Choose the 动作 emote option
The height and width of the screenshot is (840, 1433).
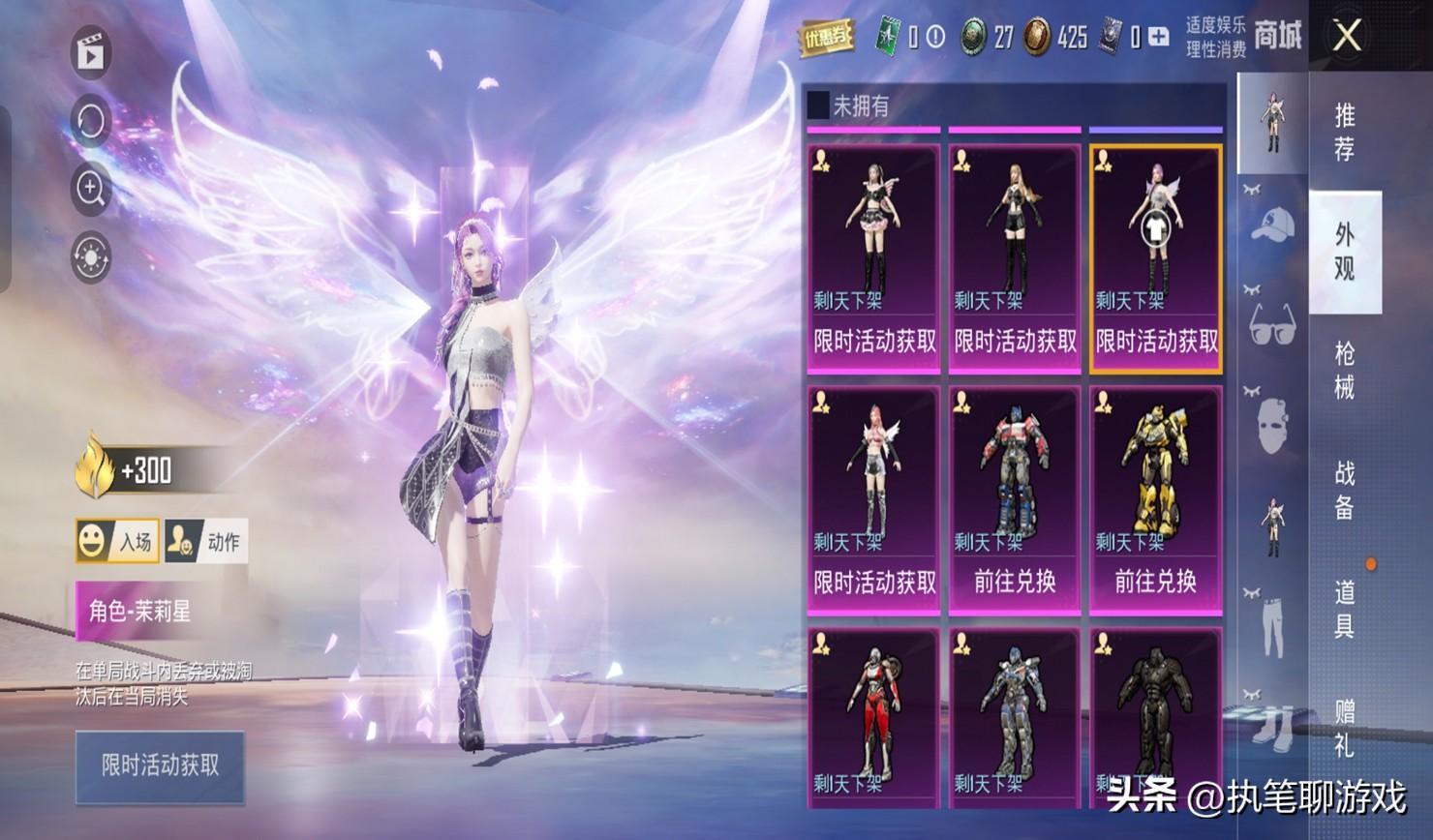[205, 541]
